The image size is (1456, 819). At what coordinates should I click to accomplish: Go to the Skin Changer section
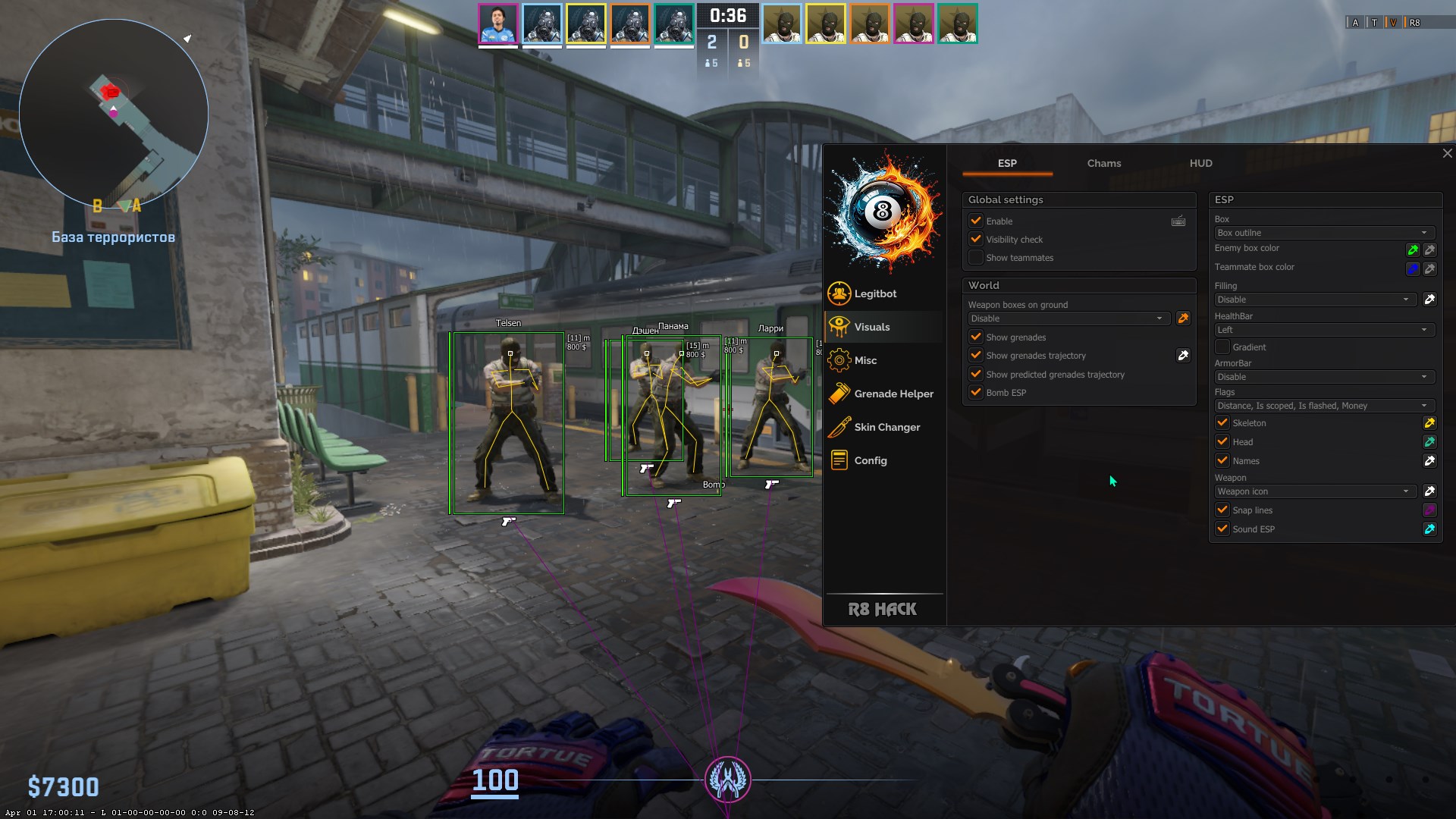click(886, 427)
